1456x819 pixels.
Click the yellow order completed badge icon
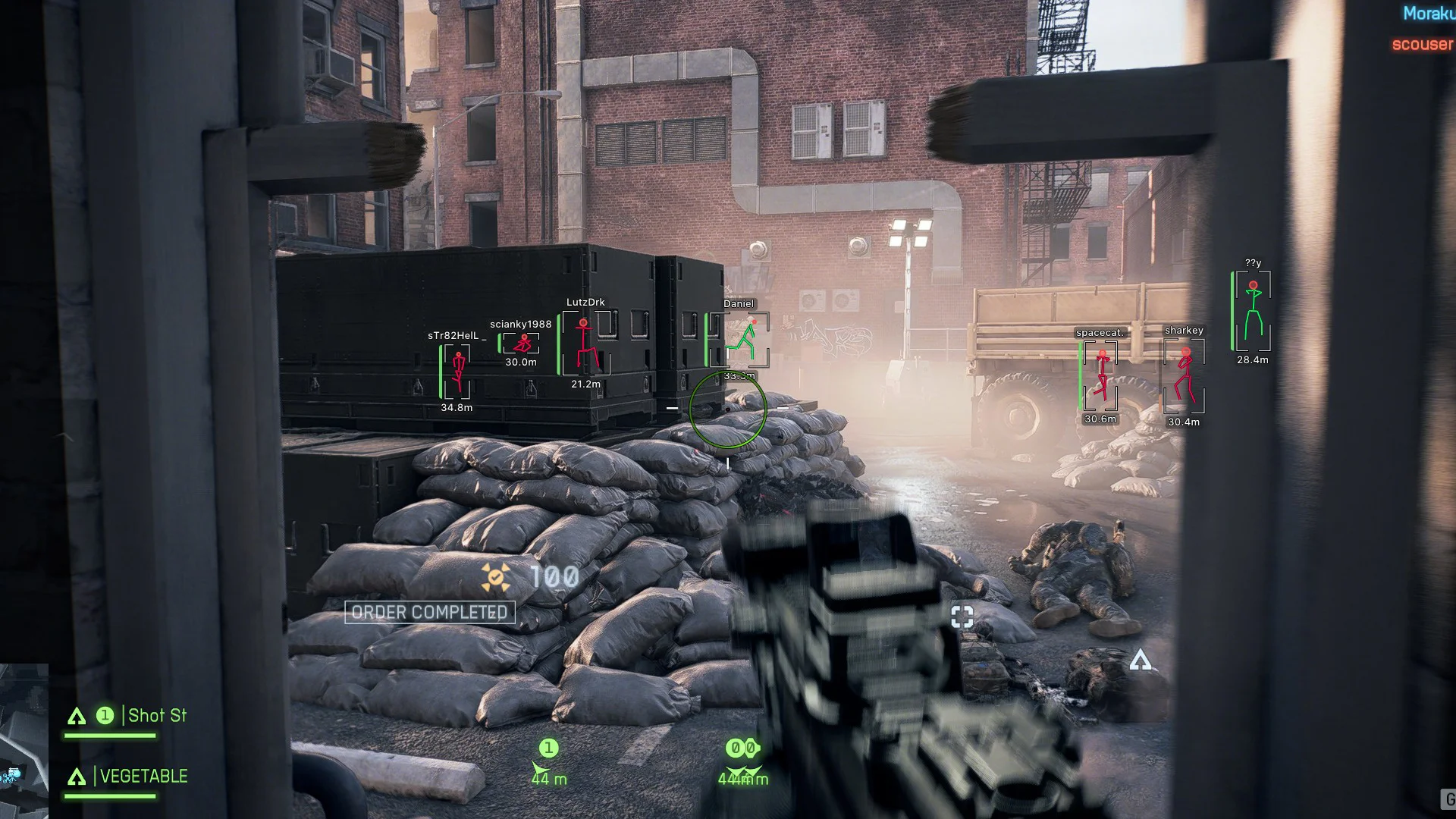click(496, 578)
